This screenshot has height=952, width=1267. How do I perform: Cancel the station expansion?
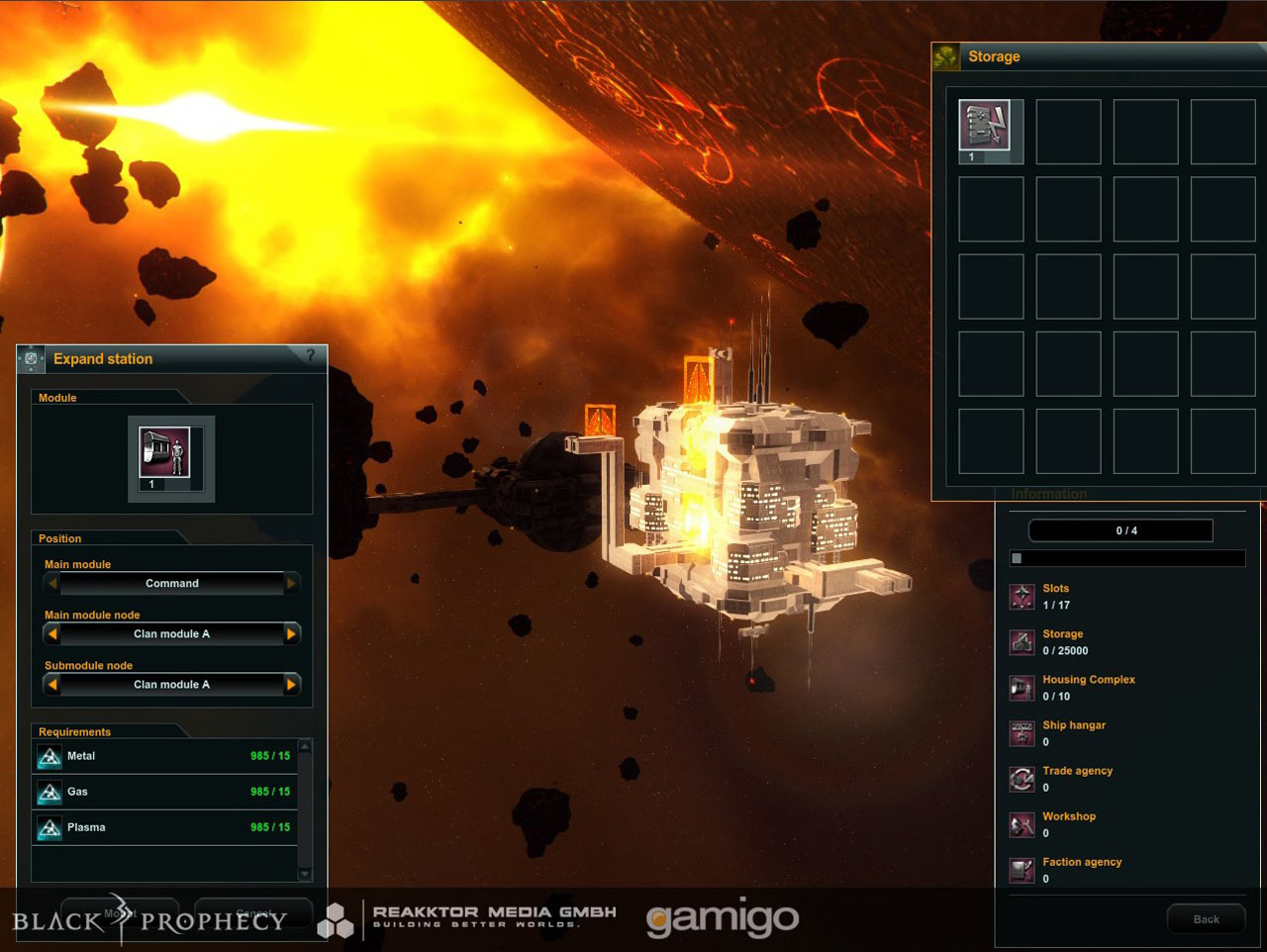point(253,912)
